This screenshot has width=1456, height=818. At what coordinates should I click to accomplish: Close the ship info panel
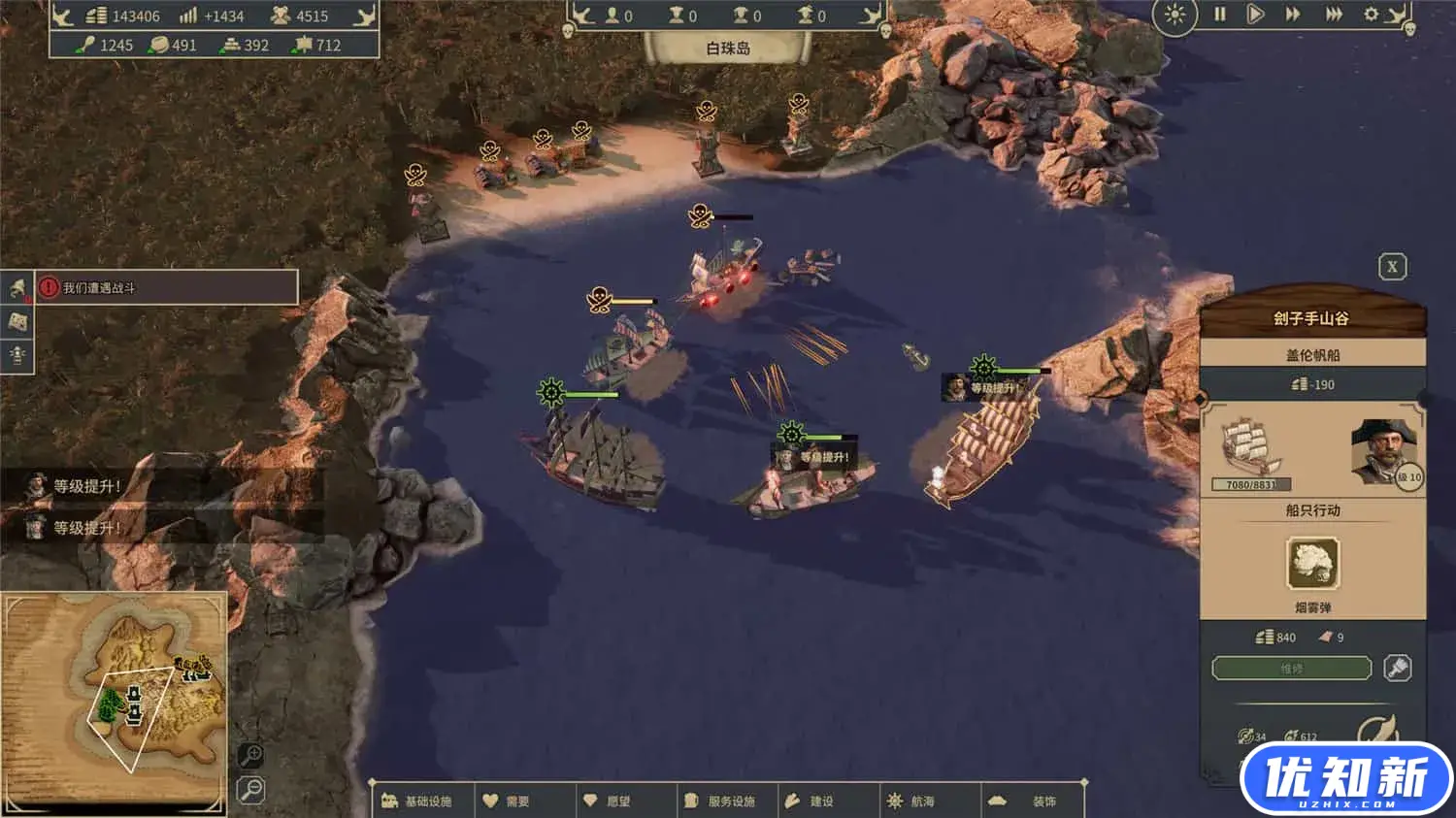[x=1392, y=267]
